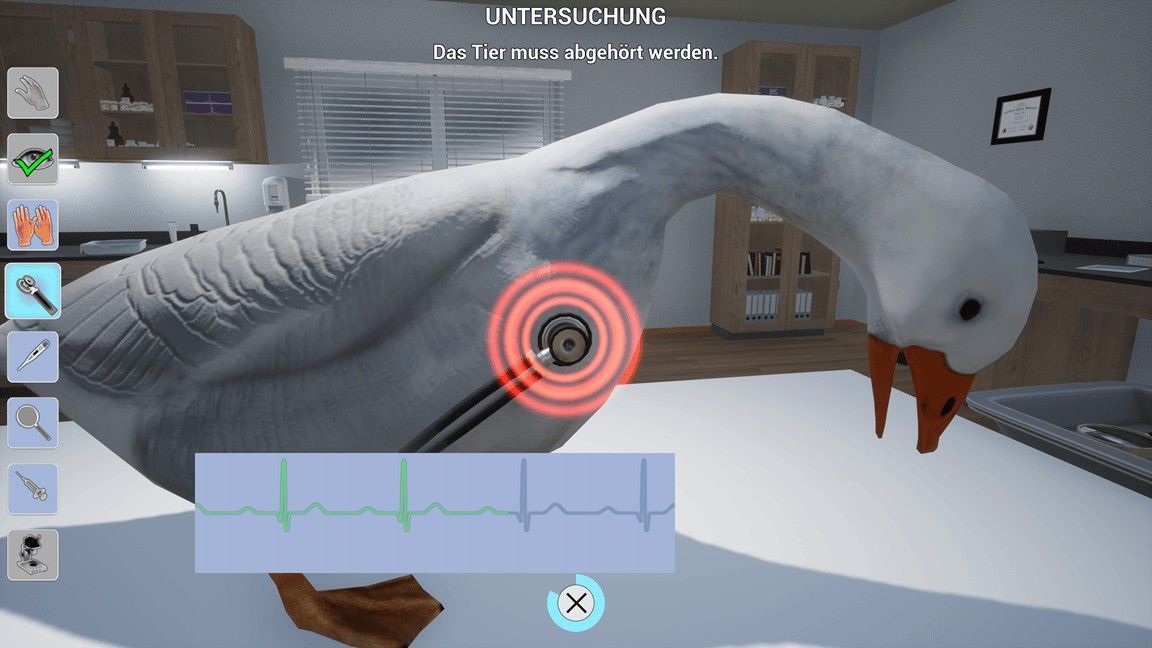The height and width of the screenshot is (648, 1152).
Task: Choose the syringe tool
Action: tap(33, 489)
